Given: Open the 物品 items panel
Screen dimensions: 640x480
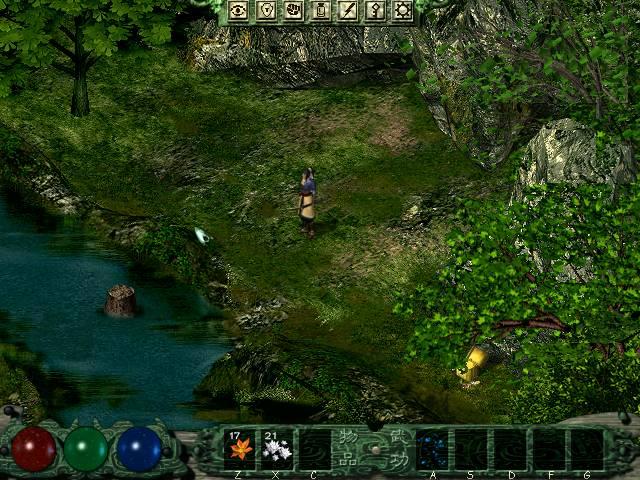Looking at the screenshot, I should tap(347, 449).
